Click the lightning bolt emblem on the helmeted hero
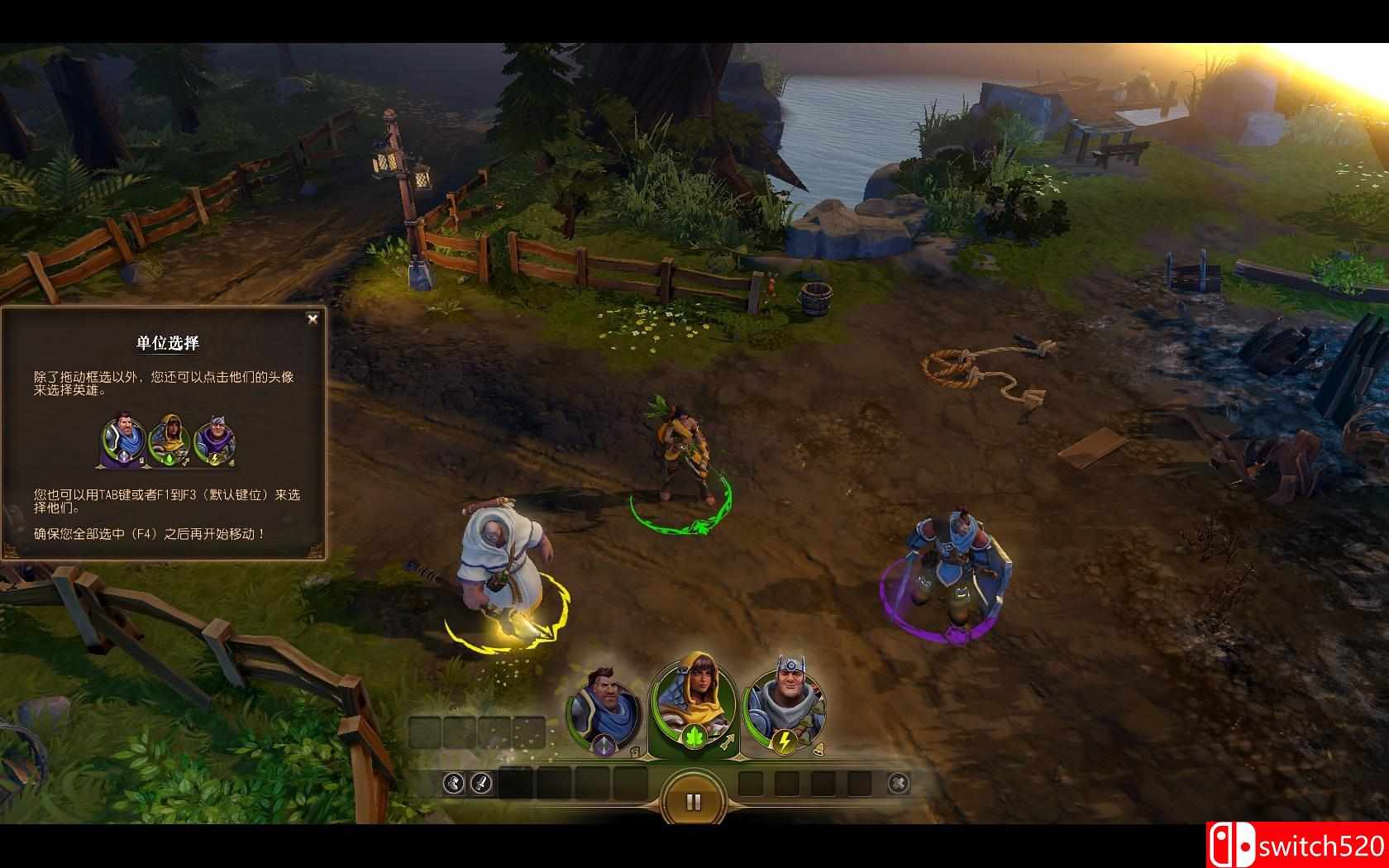Viewport: 1389px width, 868px height. tap(784, 742)
